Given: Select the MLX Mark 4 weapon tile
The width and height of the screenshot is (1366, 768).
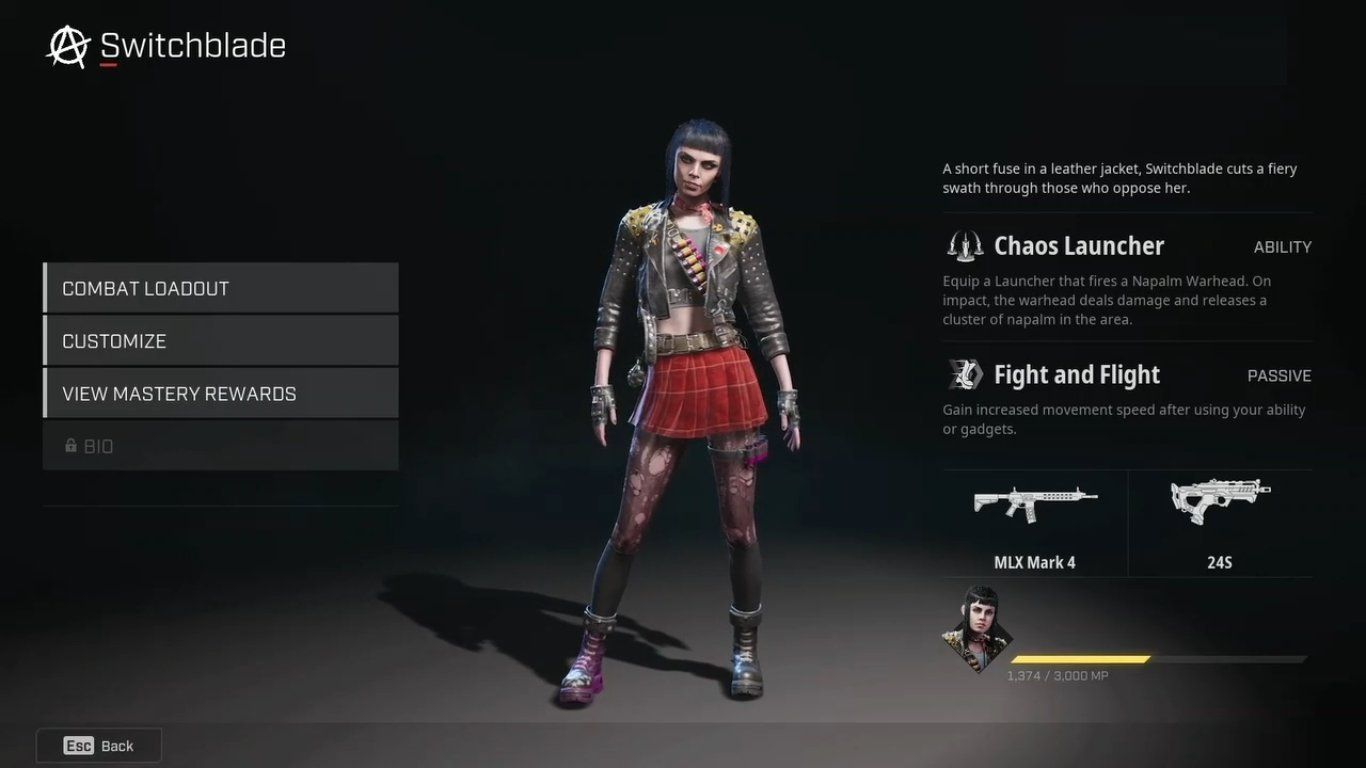Looking at the screenshot, I should click(x=1035, y=524).
